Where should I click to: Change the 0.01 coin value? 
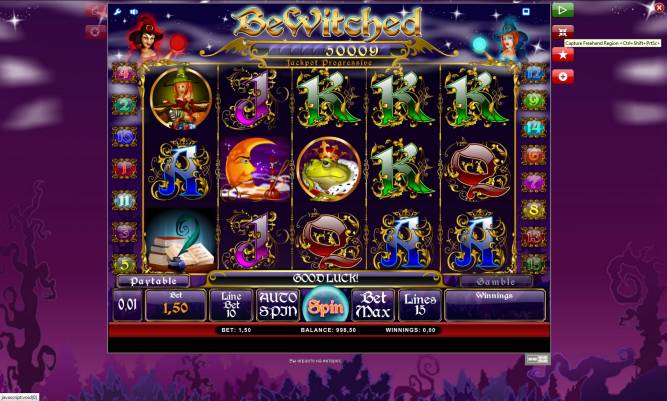tap(127, 305)
